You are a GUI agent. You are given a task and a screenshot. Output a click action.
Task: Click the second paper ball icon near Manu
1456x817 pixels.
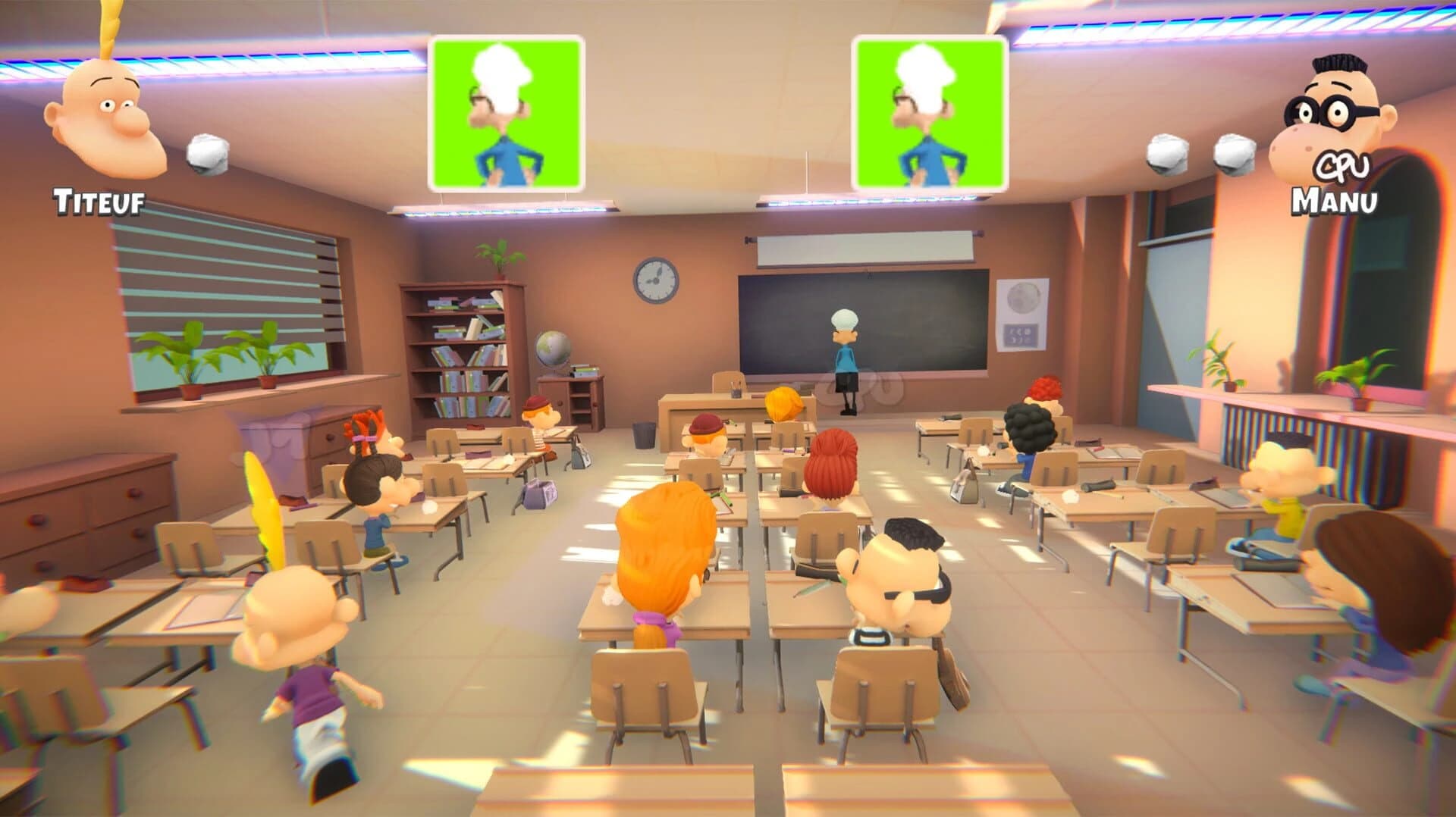coord(1234,154)
